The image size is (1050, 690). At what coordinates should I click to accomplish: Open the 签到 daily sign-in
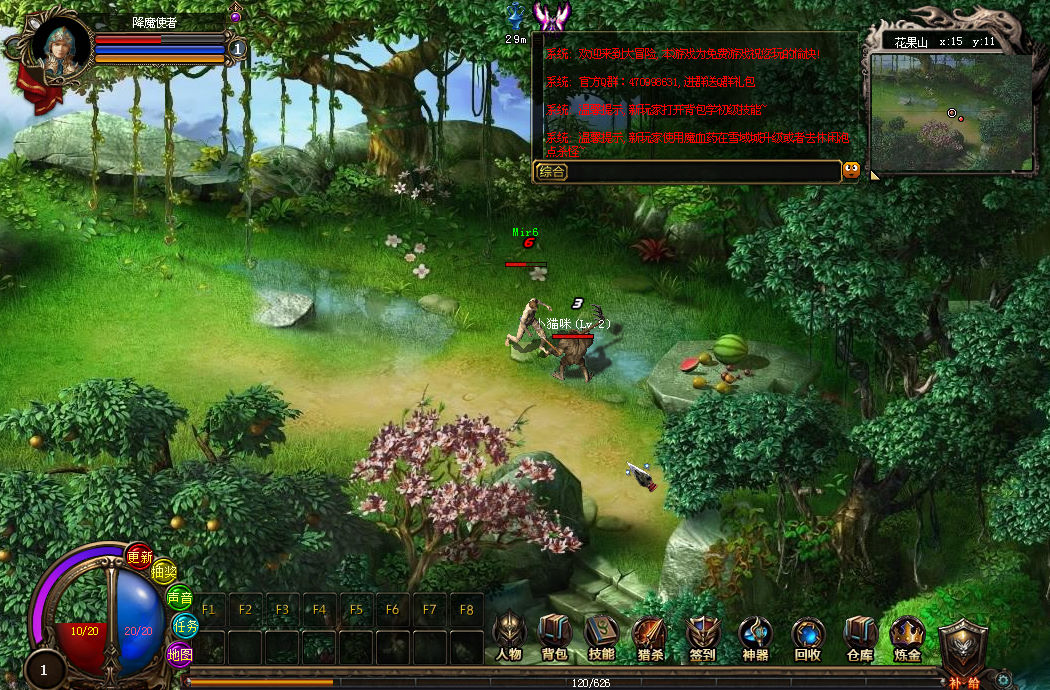[x=702, y=634]
